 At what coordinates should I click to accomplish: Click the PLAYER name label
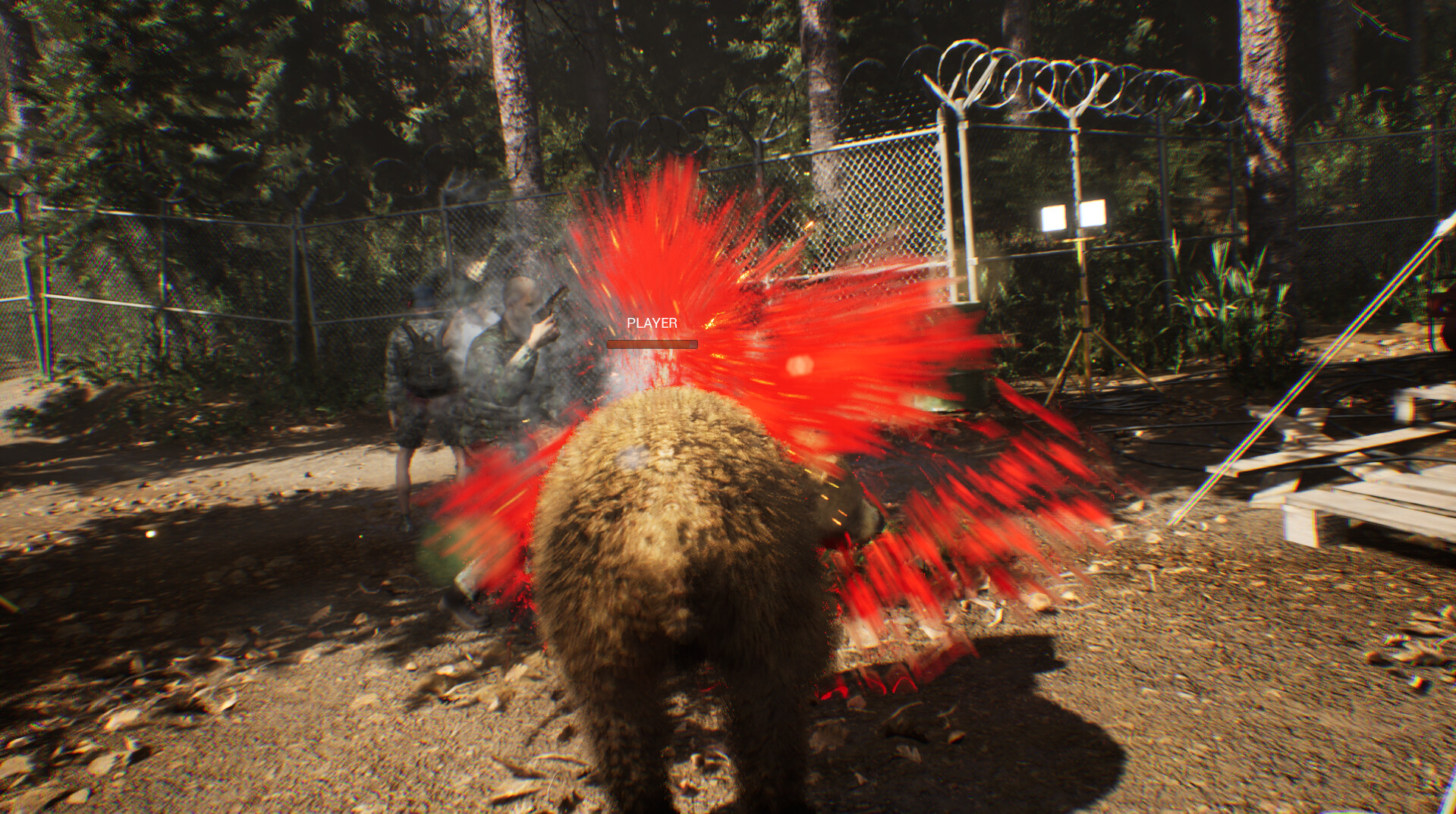[653, 323]
